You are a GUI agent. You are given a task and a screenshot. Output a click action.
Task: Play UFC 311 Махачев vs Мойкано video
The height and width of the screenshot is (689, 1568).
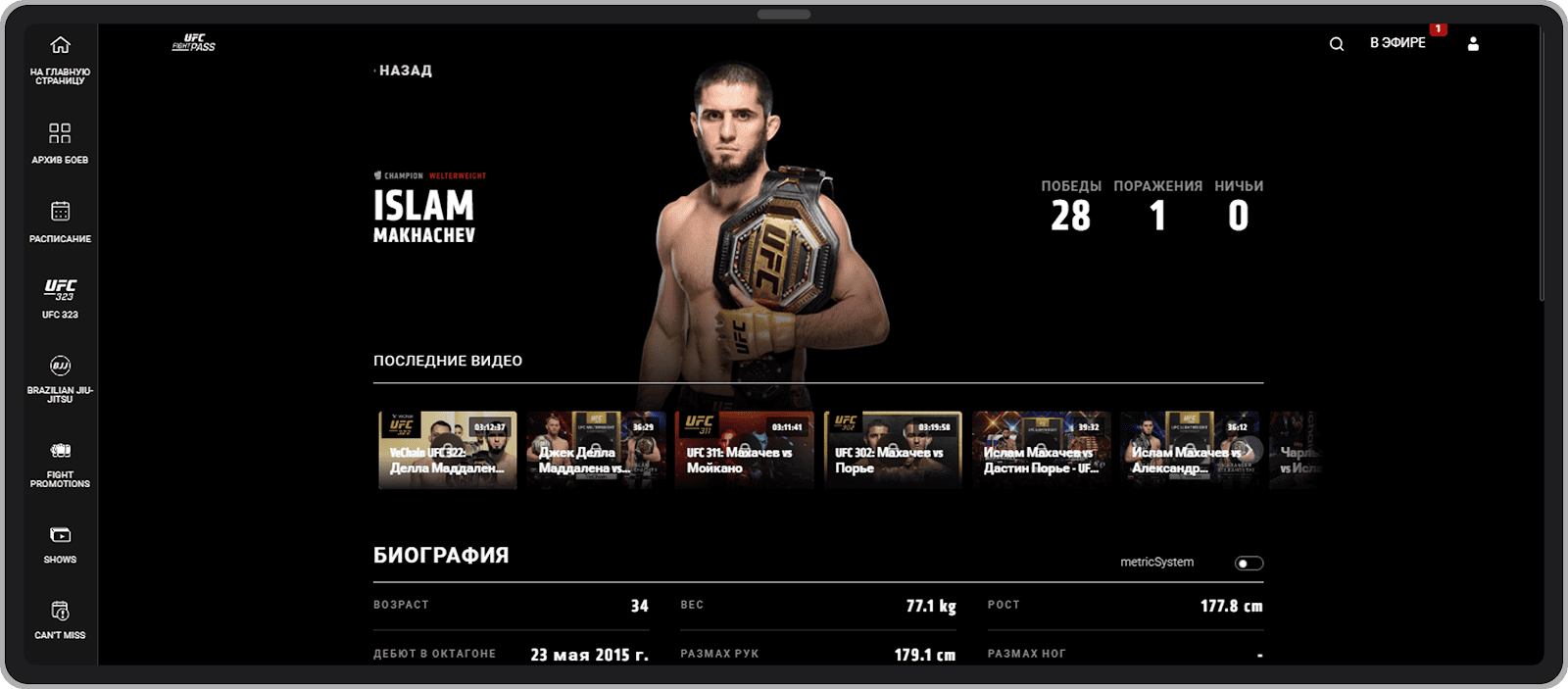745,450
